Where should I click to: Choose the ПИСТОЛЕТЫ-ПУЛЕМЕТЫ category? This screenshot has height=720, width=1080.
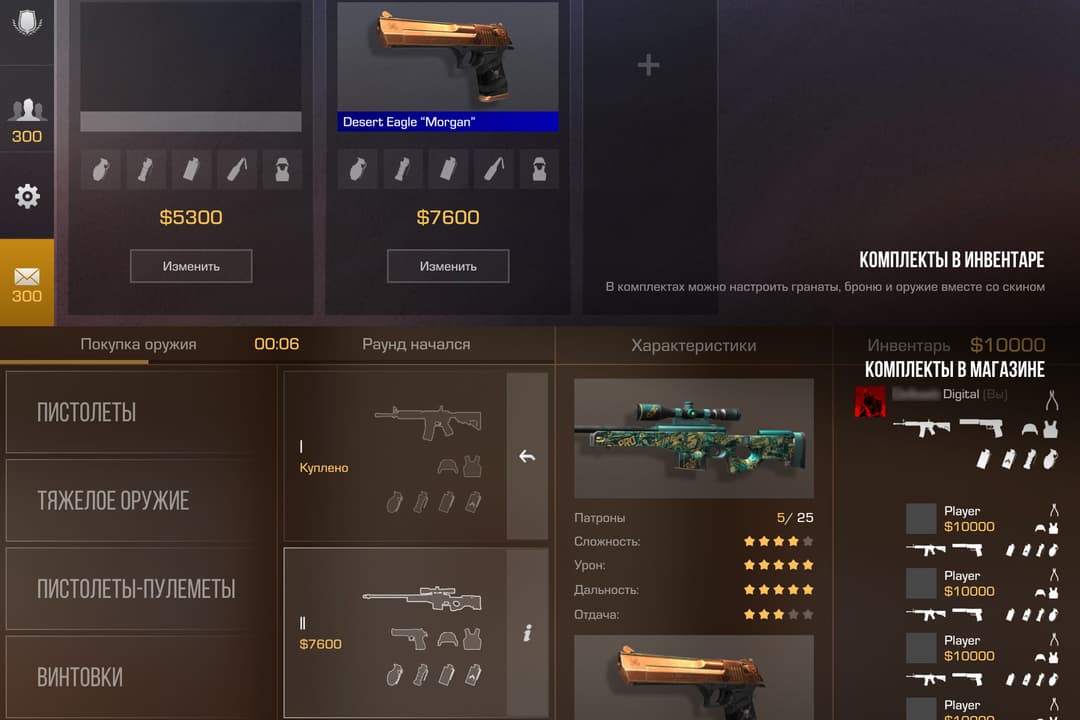140,588
